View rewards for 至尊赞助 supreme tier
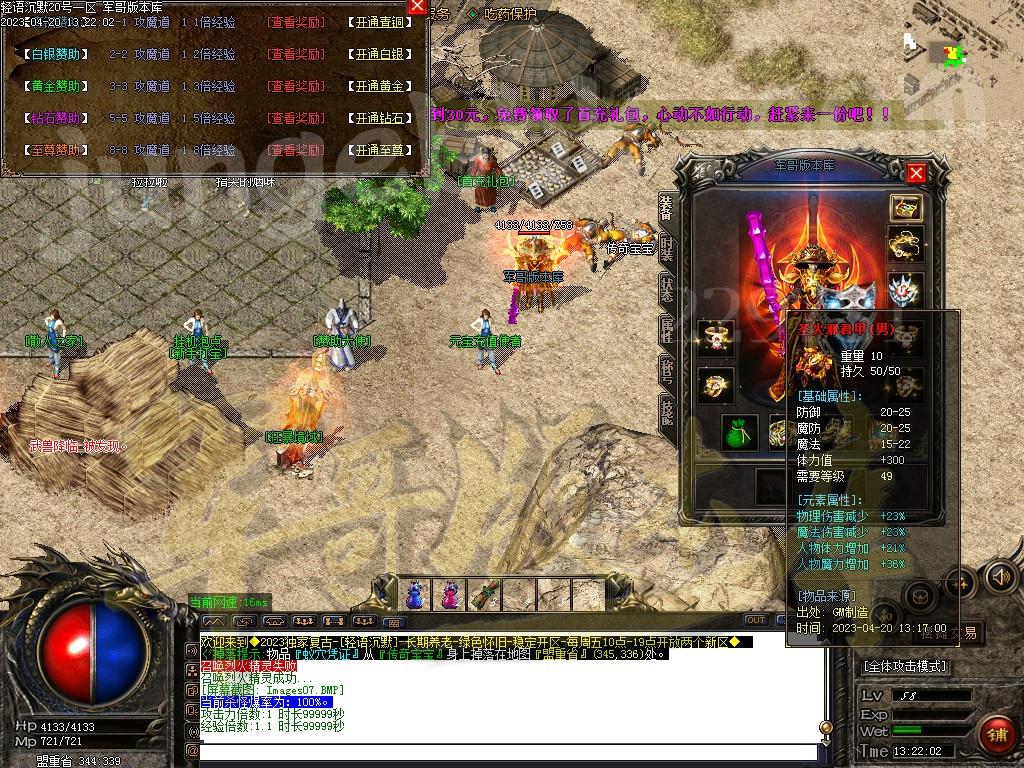The image size is (1024, 768). tap(296, 151)
